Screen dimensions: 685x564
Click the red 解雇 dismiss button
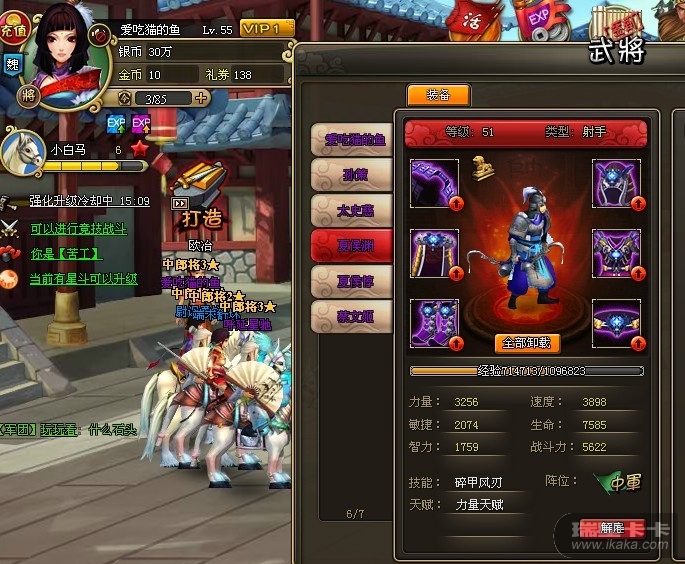tap(610, 529)
